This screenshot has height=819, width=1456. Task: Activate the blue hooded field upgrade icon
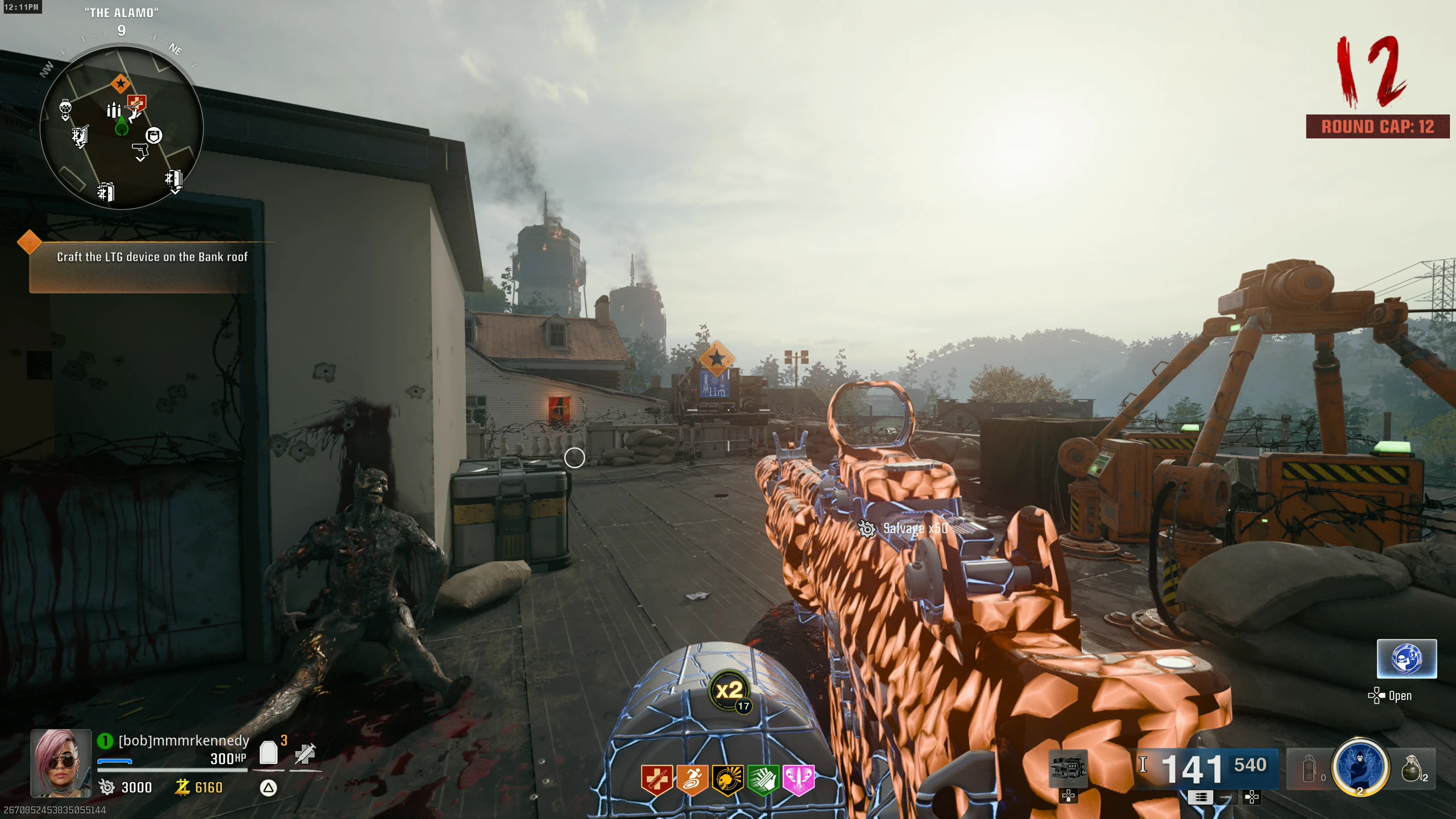(x=1360, y=767)
